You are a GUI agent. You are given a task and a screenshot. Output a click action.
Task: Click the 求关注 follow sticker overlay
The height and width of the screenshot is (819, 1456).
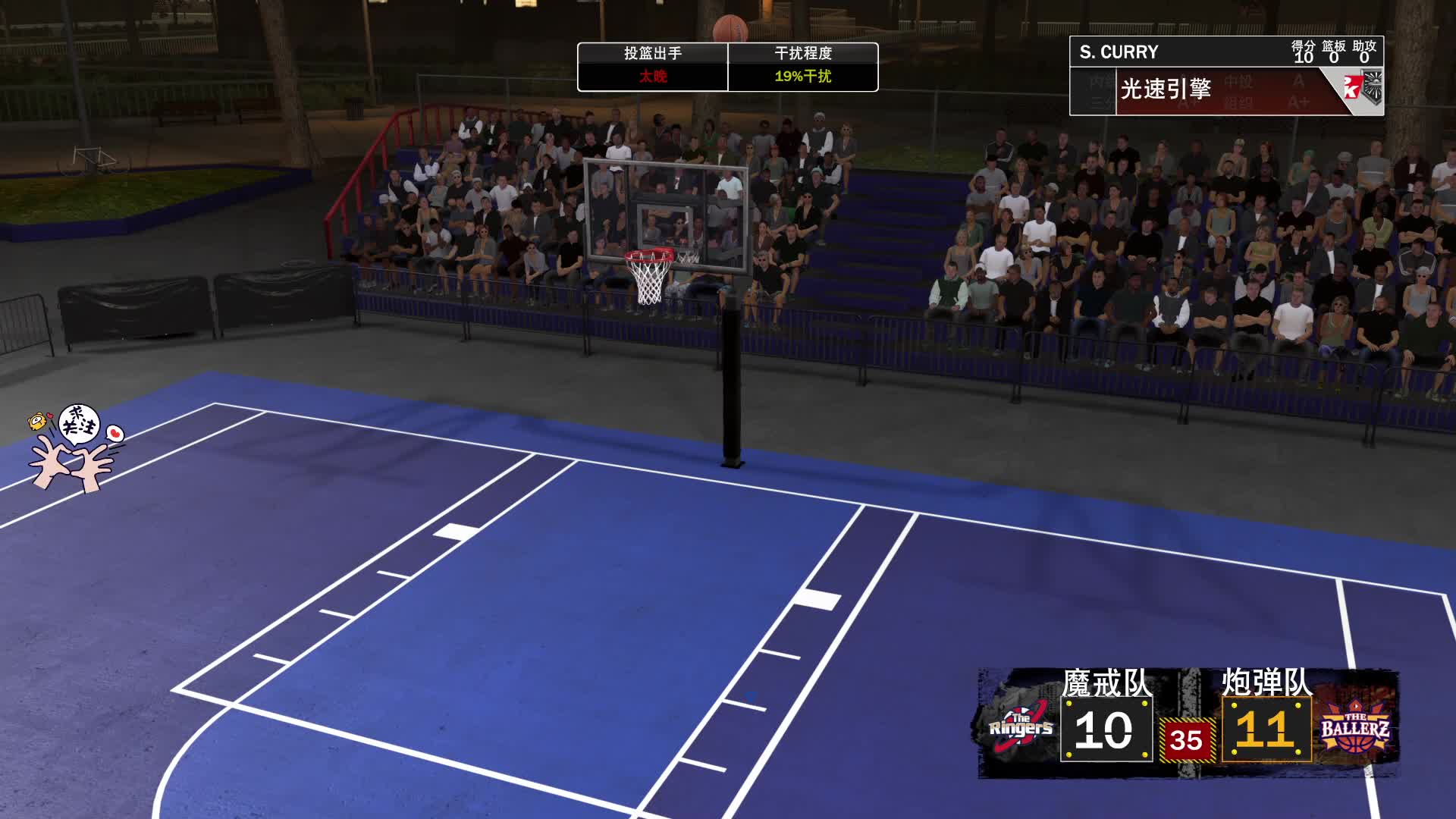point(76,447)
